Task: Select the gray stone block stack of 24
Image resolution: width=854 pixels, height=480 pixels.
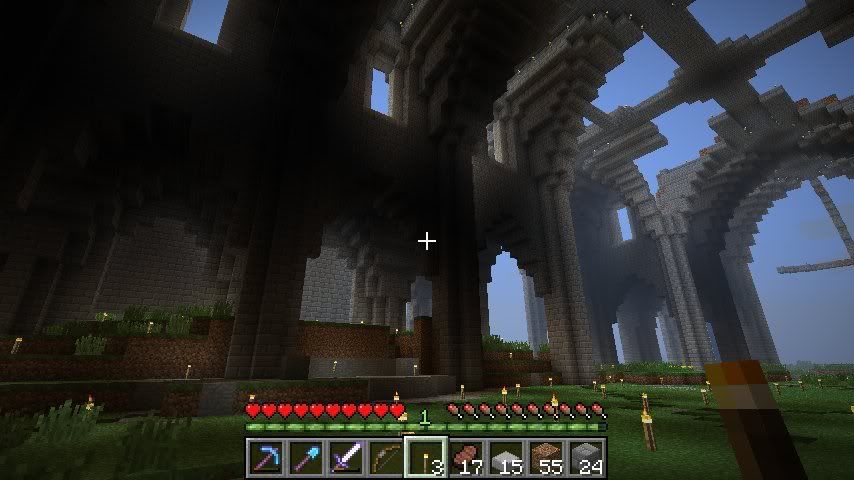Action: (586, 458)
